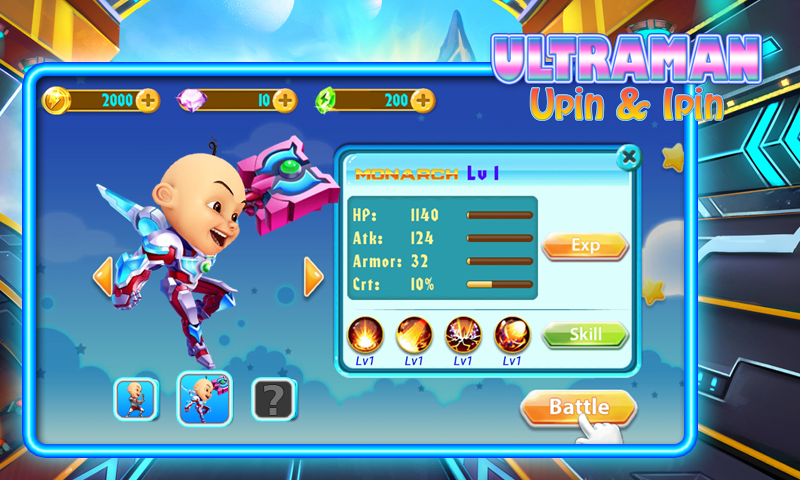Screen dimensions: 800x480
Task: Tap the locked question mark character slot
Action: 272,398
